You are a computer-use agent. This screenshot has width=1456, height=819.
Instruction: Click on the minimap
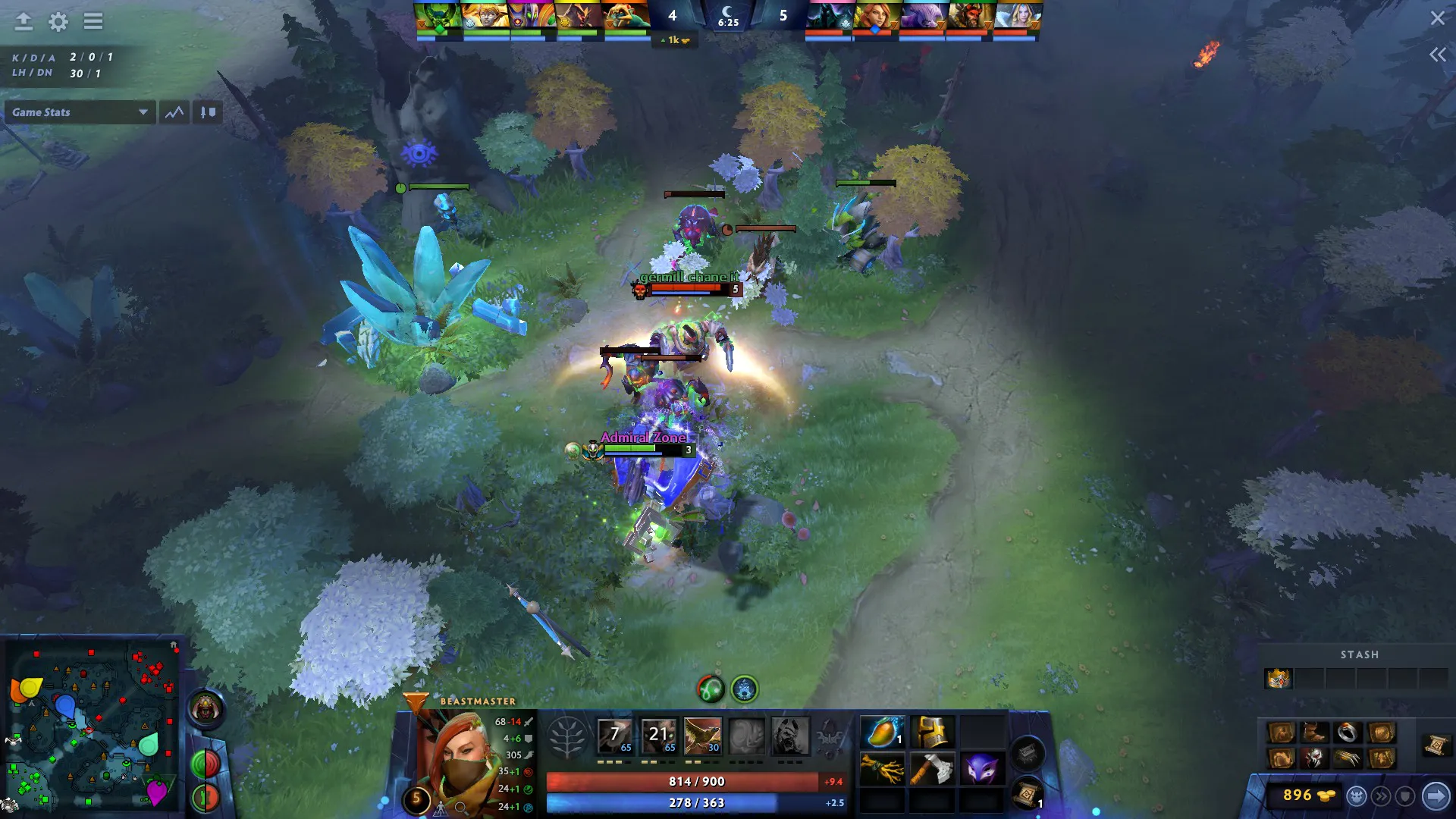91,724
